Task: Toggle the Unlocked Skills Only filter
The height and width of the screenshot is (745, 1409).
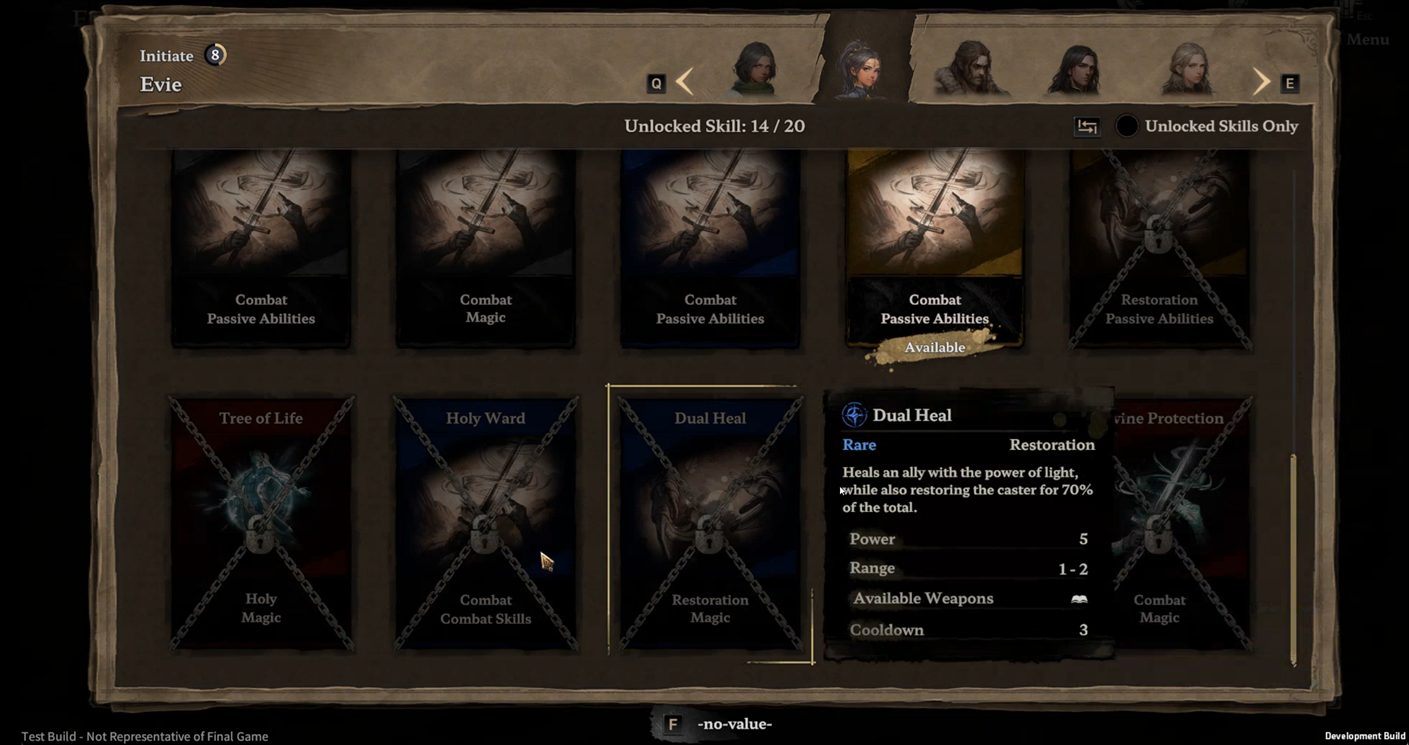Action: [1127, 126]
